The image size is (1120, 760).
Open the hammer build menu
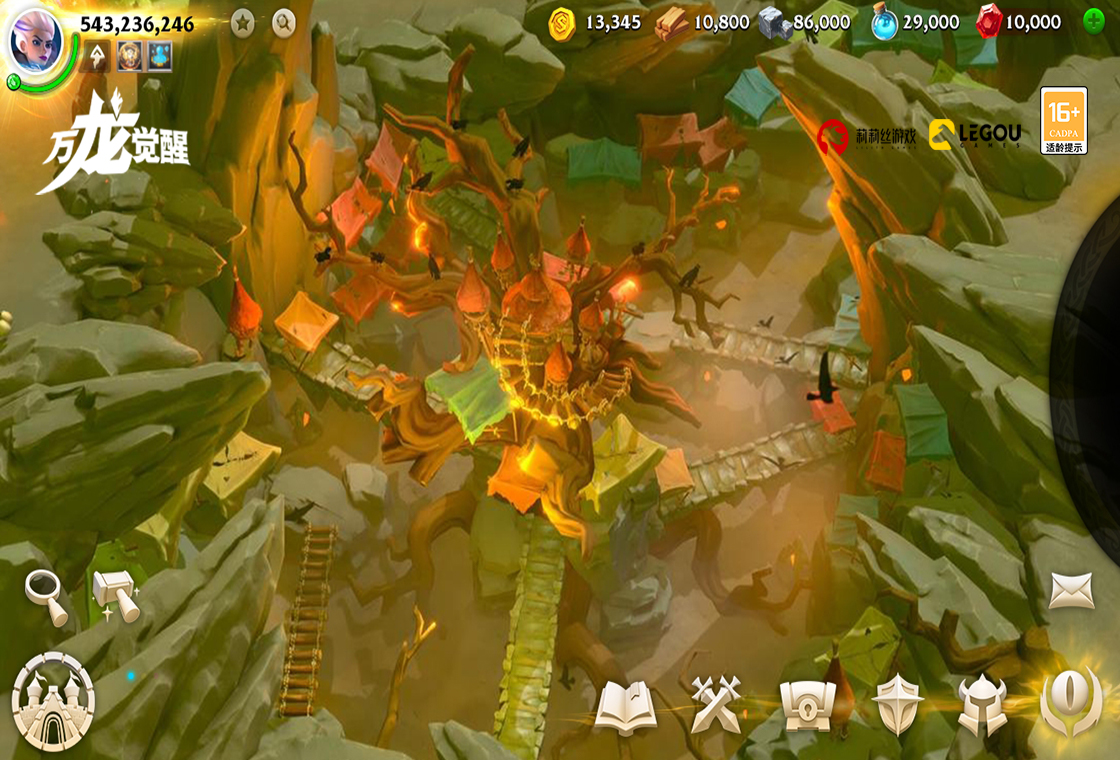tap(116, 594)
